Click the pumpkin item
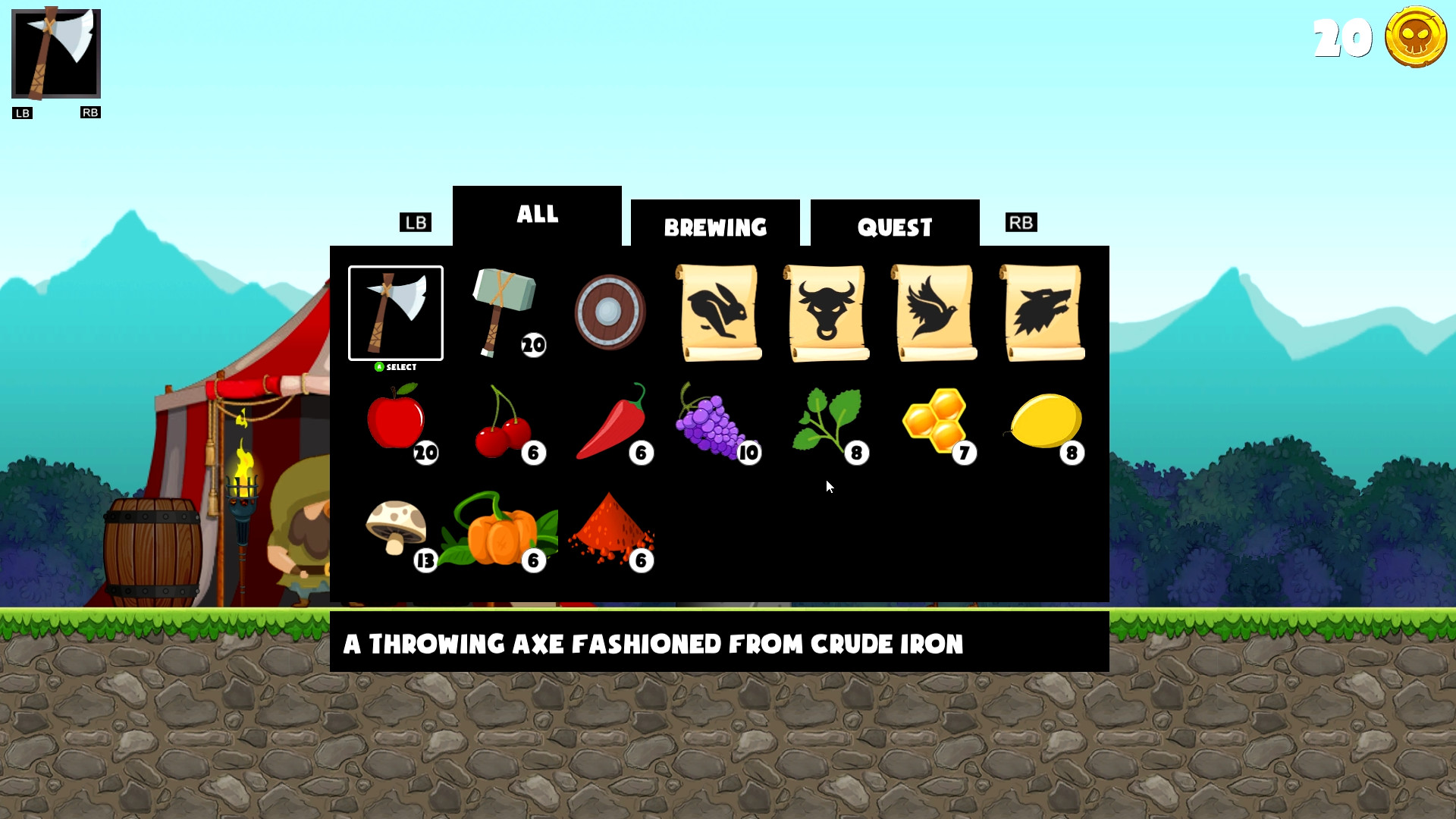Viewport: 1456px width, 819px height. pyautogui.click(x=502, y=531)
